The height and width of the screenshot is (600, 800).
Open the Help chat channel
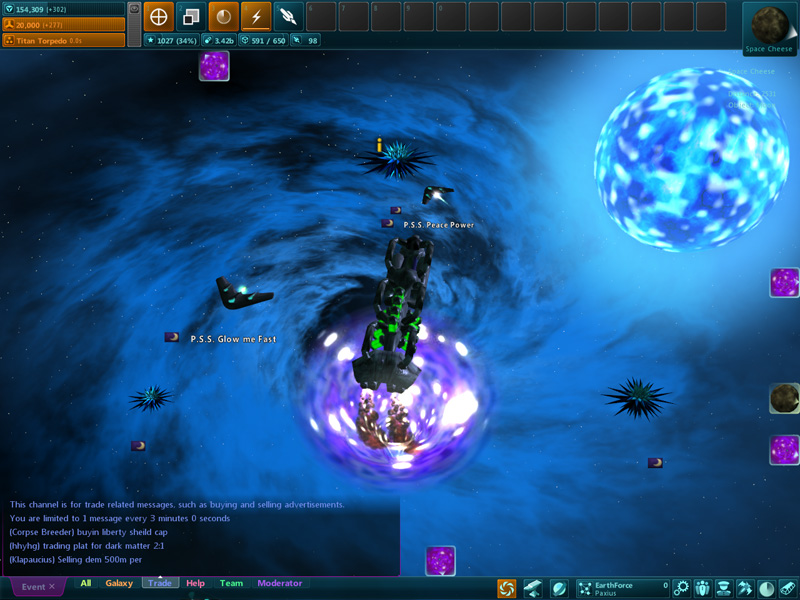point(195,583)
